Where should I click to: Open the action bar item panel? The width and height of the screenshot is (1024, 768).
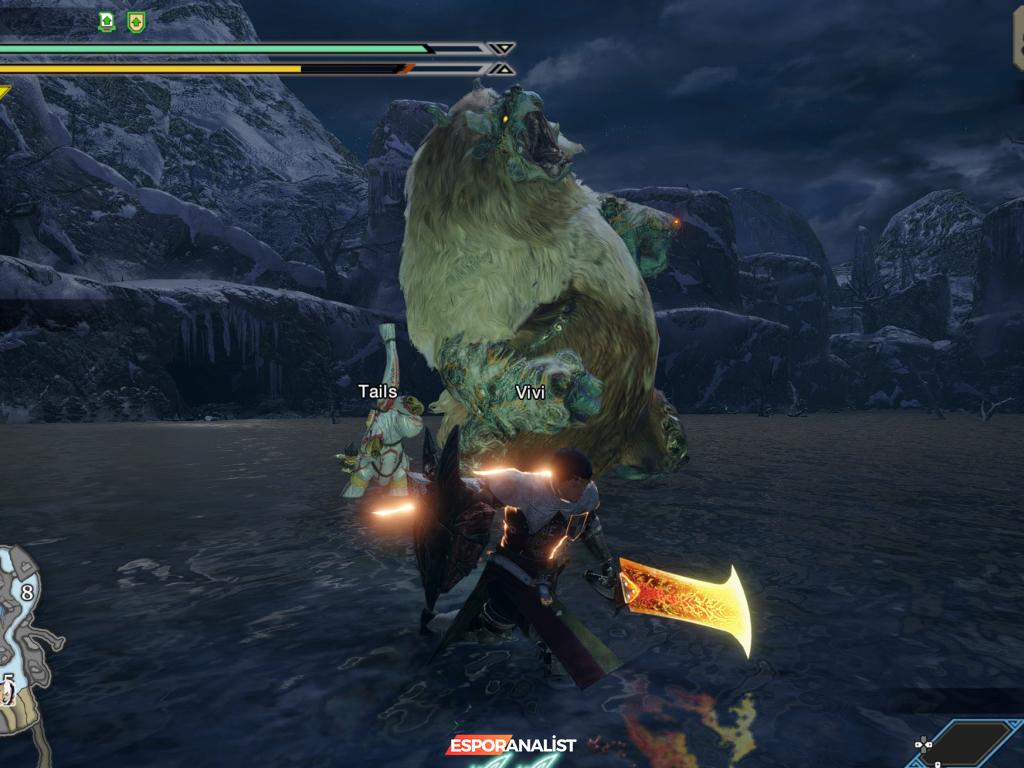(963, 743)
